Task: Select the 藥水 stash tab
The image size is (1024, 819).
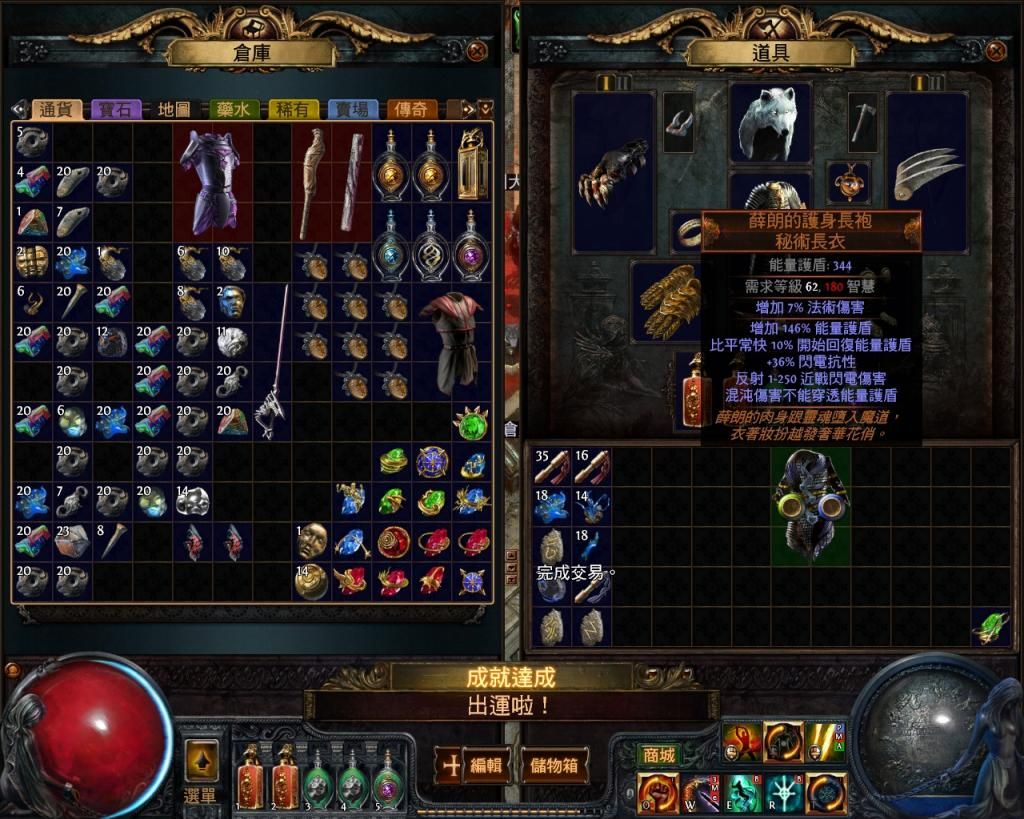Action: pyautogui.click(x=233, y=109)
